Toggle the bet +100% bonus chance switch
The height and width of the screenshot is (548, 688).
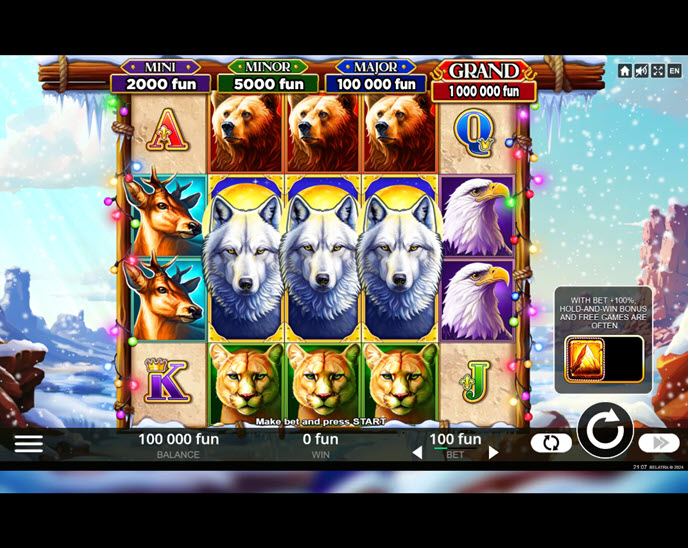[604, 359]
